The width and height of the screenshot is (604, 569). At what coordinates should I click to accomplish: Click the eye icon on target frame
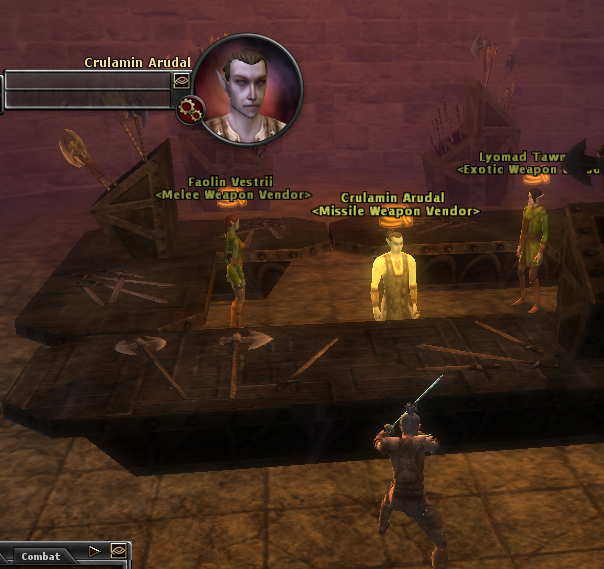tap(181, 79)
